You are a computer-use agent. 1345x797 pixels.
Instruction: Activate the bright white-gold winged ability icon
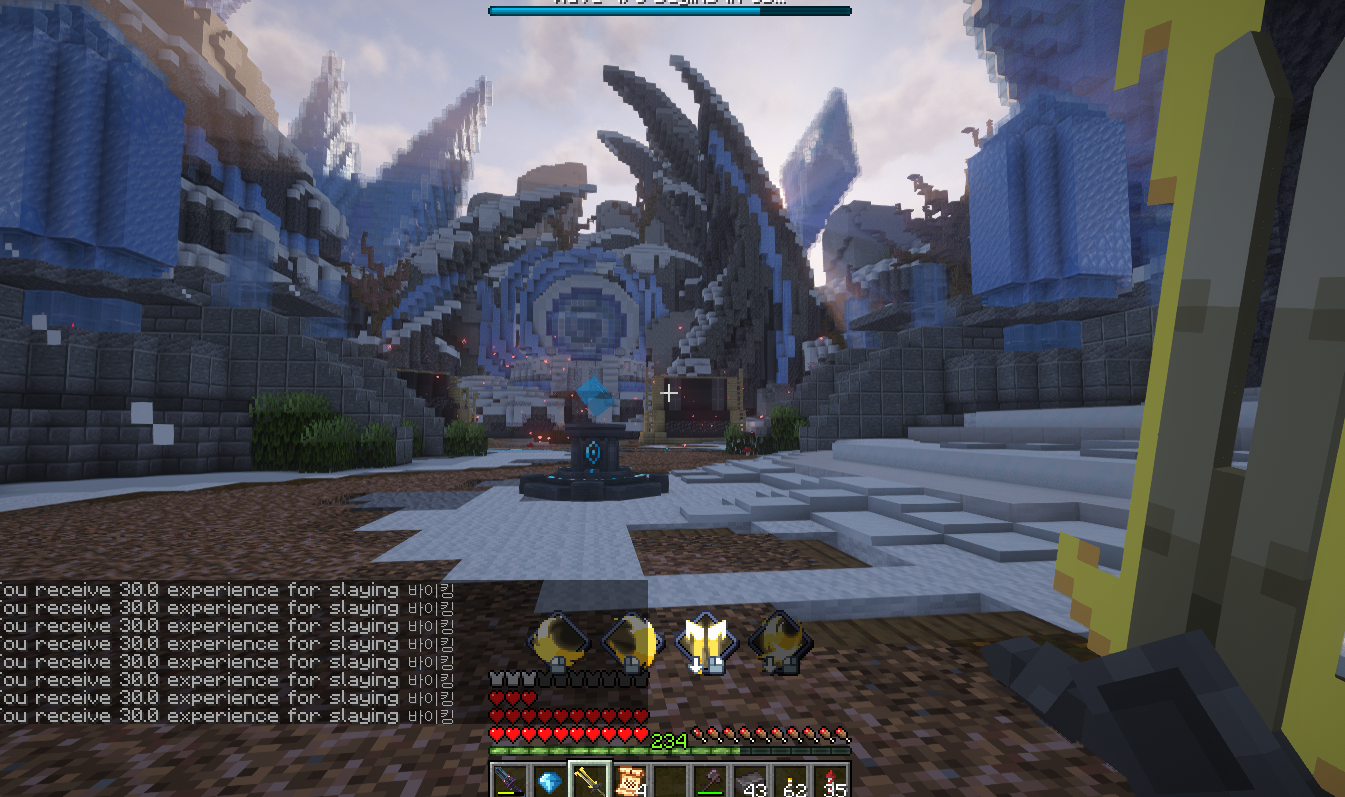[706, 643]
